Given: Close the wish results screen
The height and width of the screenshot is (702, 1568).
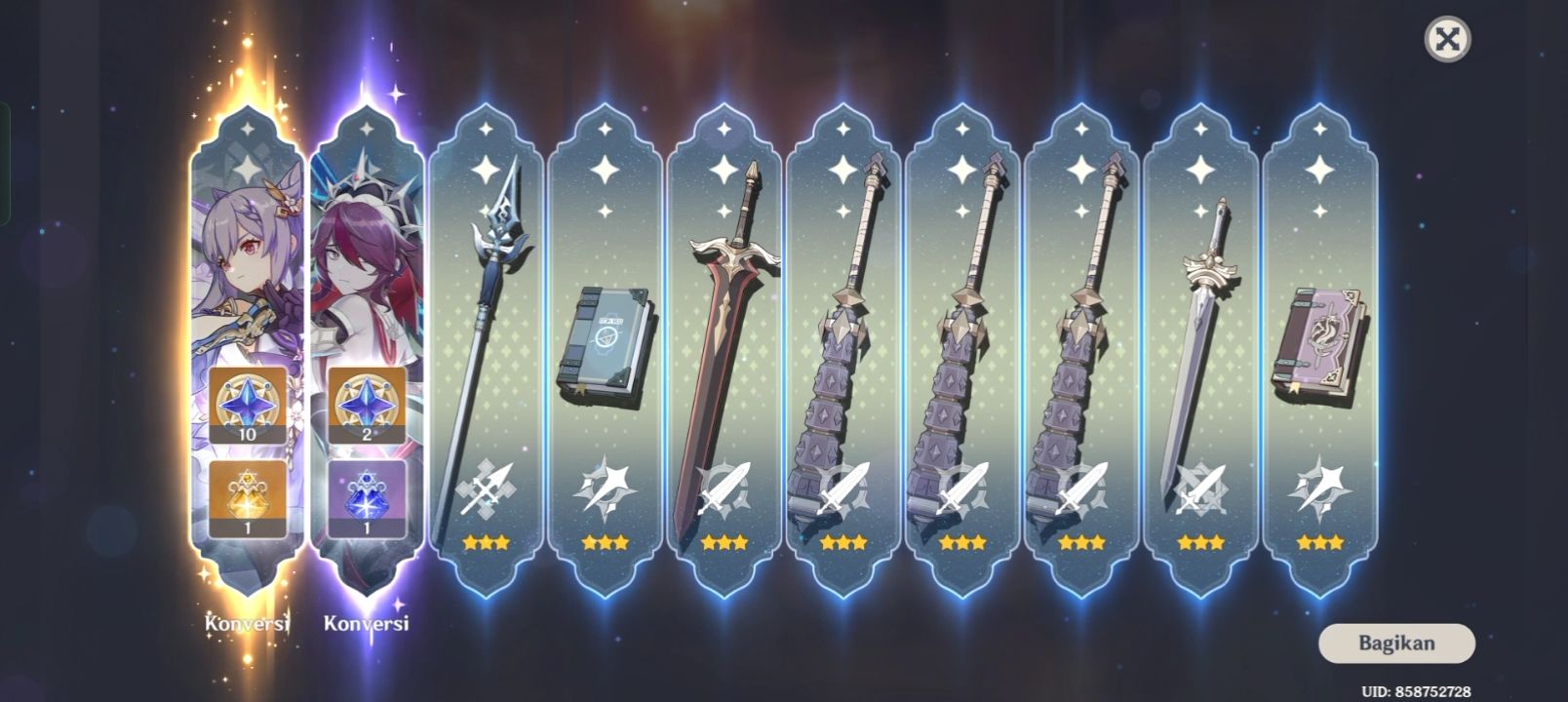Looking at the screenshot, I should (x=1448, y=40).
